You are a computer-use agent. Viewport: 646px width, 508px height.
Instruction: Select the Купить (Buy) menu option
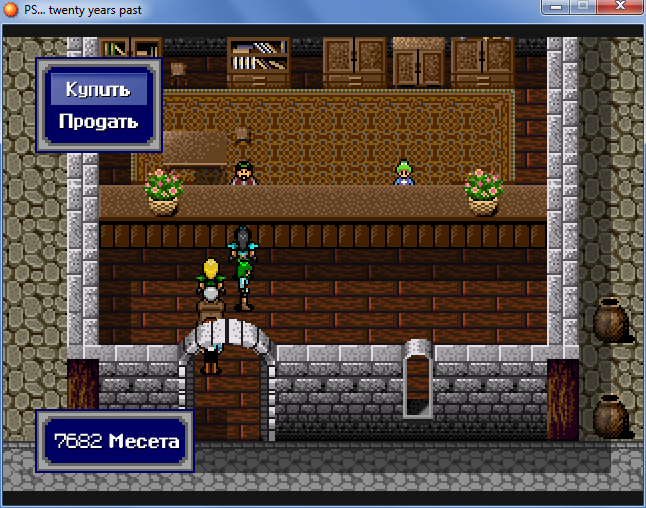98,90
